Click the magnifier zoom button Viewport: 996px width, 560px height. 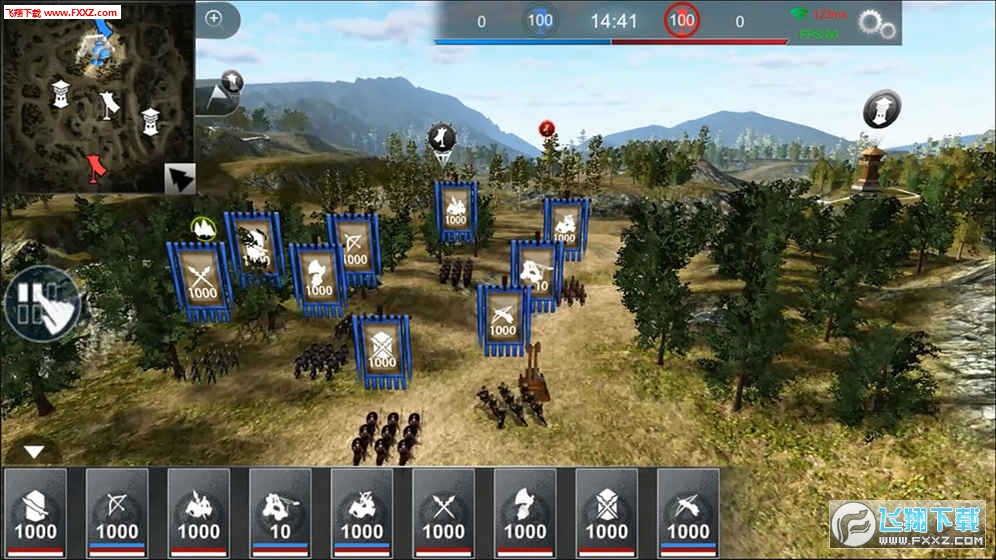coord(214,18)
